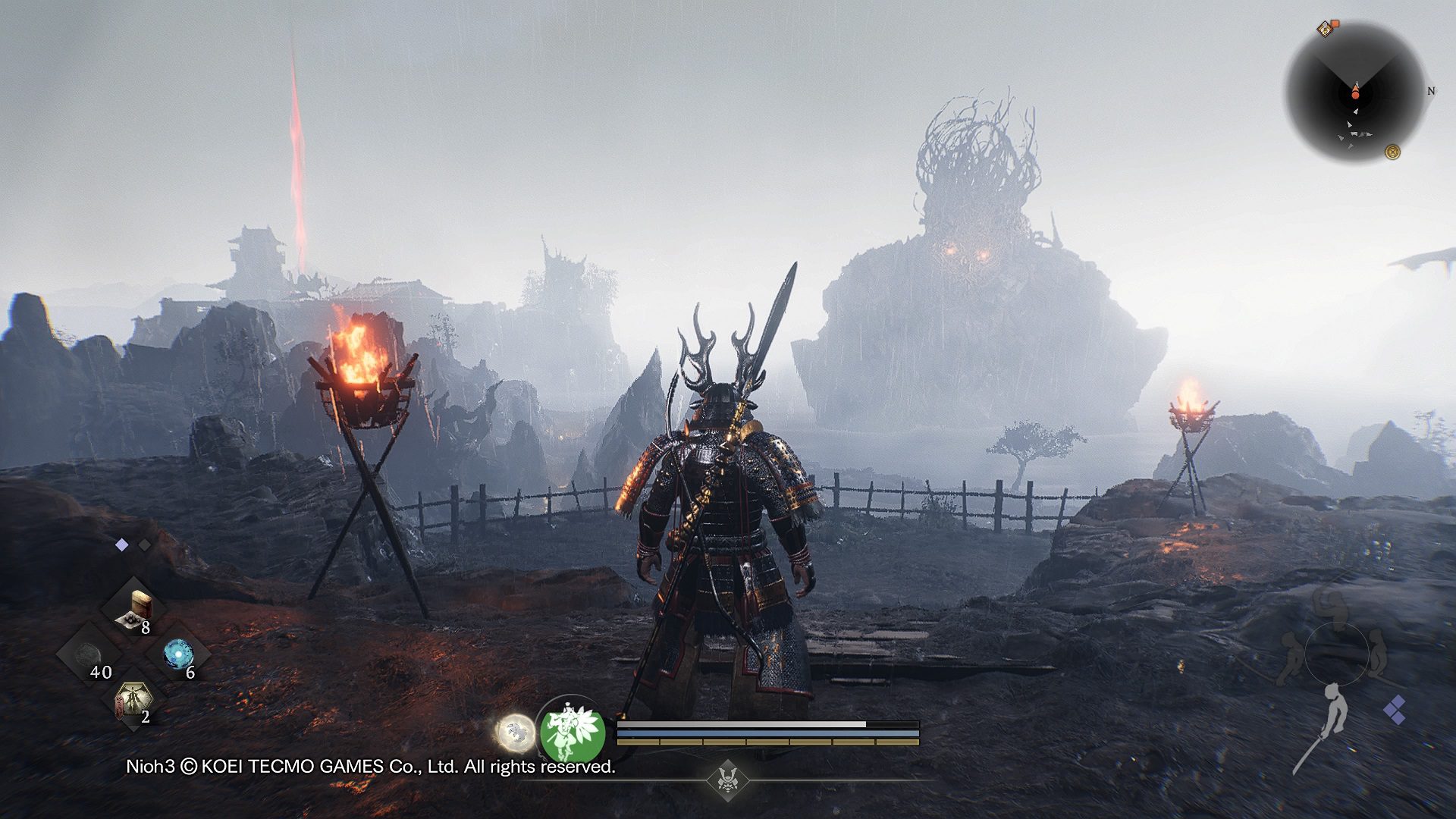Toggle the lit purple diamond indicator above item slots
Image resolution: width=1456 pixels, height=819 pixels.
121,544
